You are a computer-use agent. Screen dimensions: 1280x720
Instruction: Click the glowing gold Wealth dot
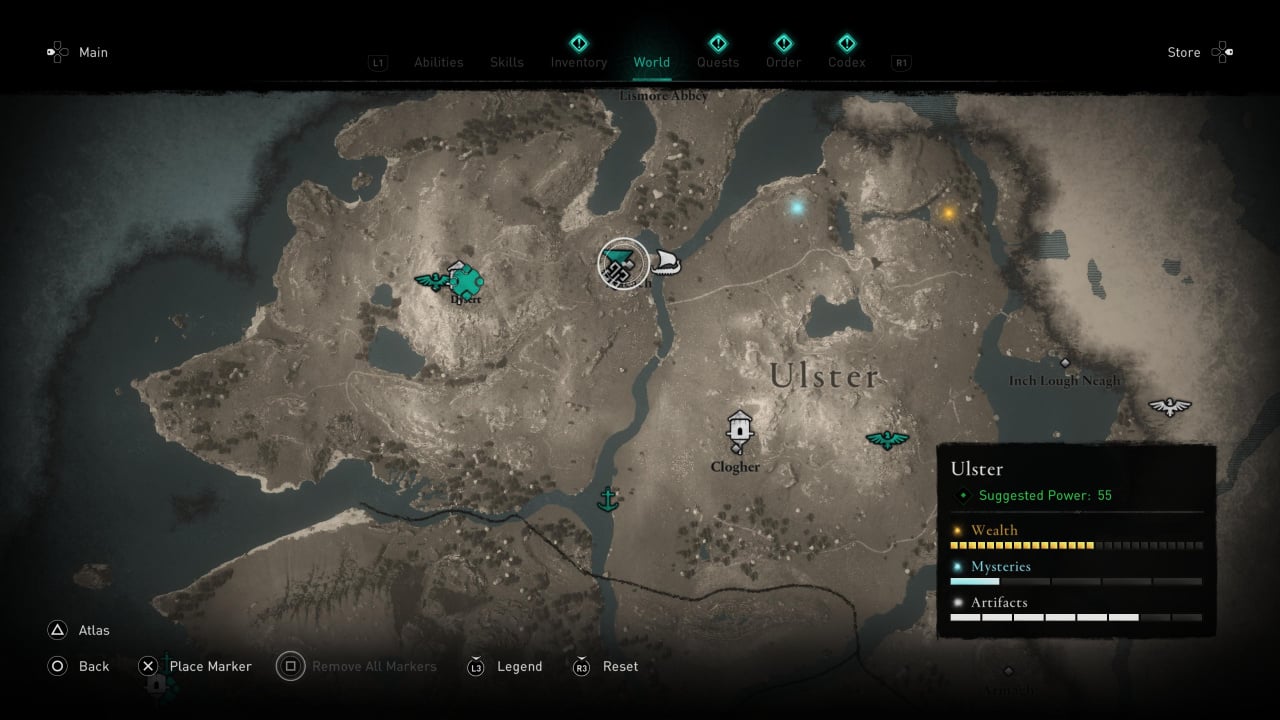click(948, 212)
